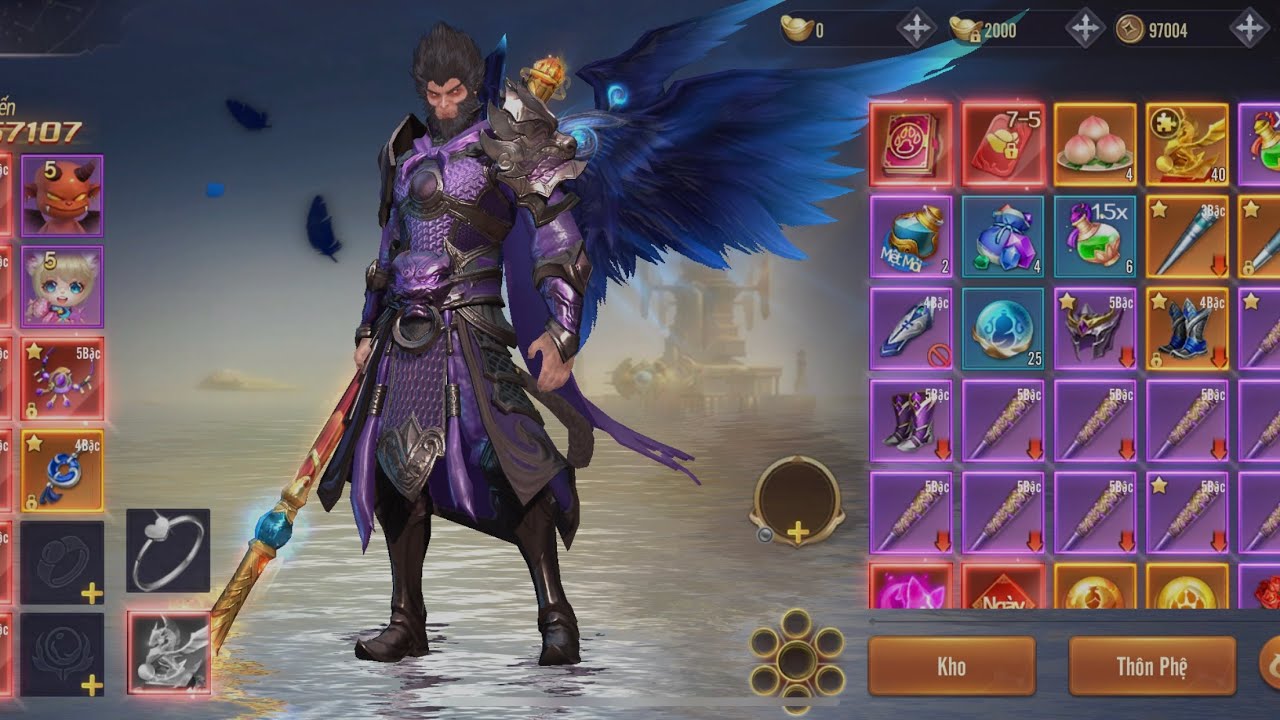Add currency with the plus beside 97004
Viewport: 1280px width, 720px height.
click(x=1249, y=29)
